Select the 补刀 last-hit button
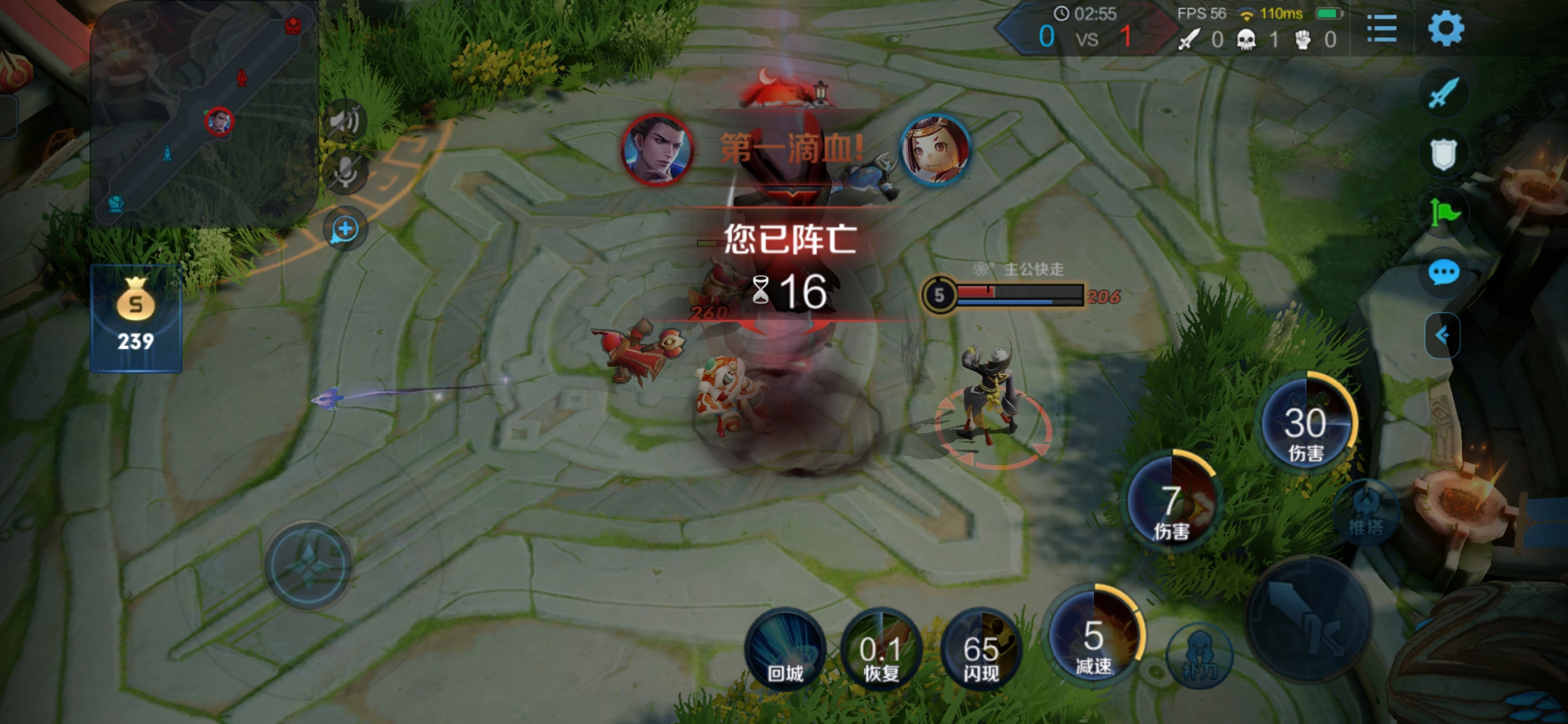The width and height of the screenshot is (1568, 724). [1199, 657]
